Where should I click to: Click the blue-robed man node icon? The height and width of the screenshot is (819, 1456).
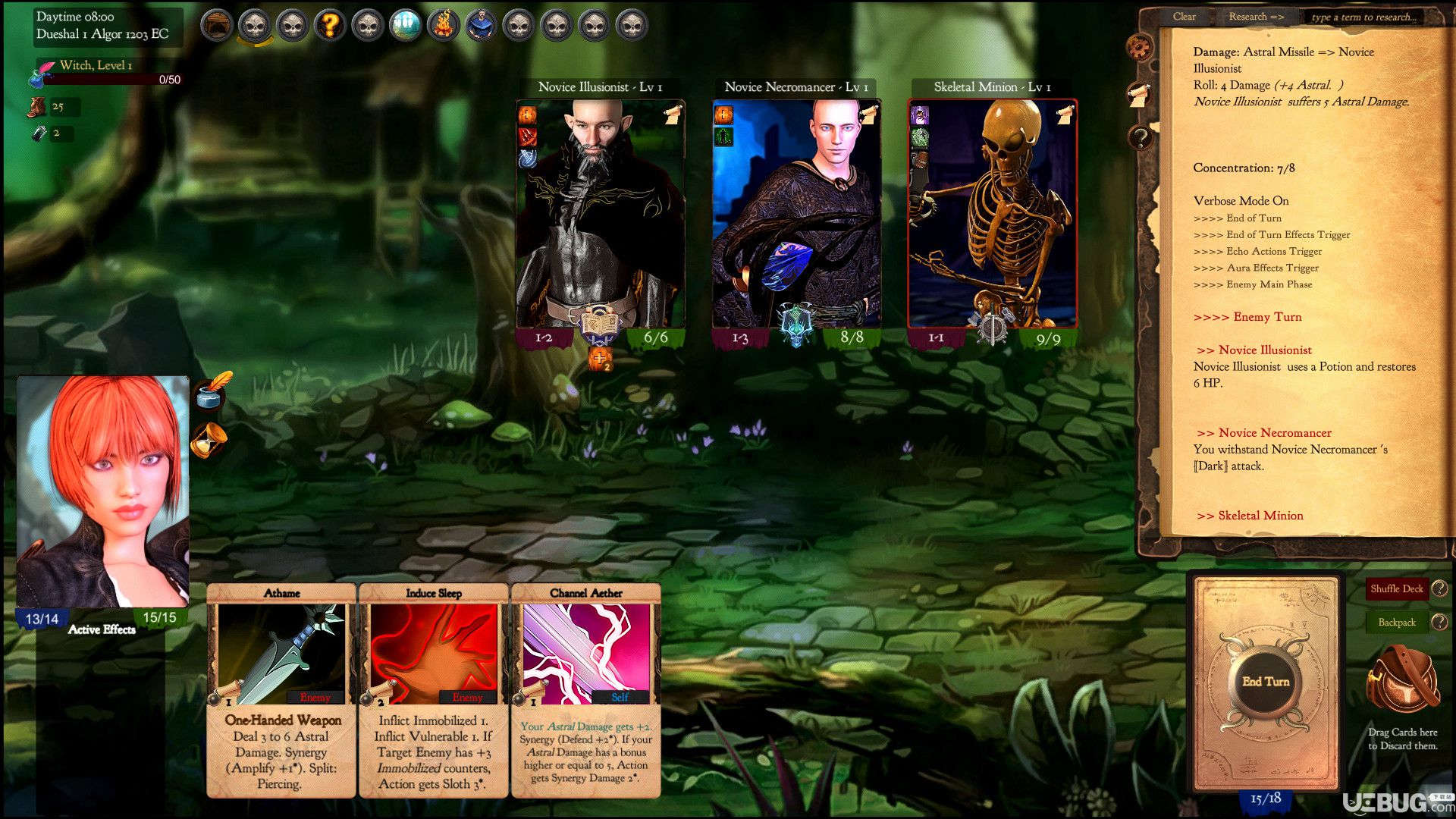click(x=481, y=26)
